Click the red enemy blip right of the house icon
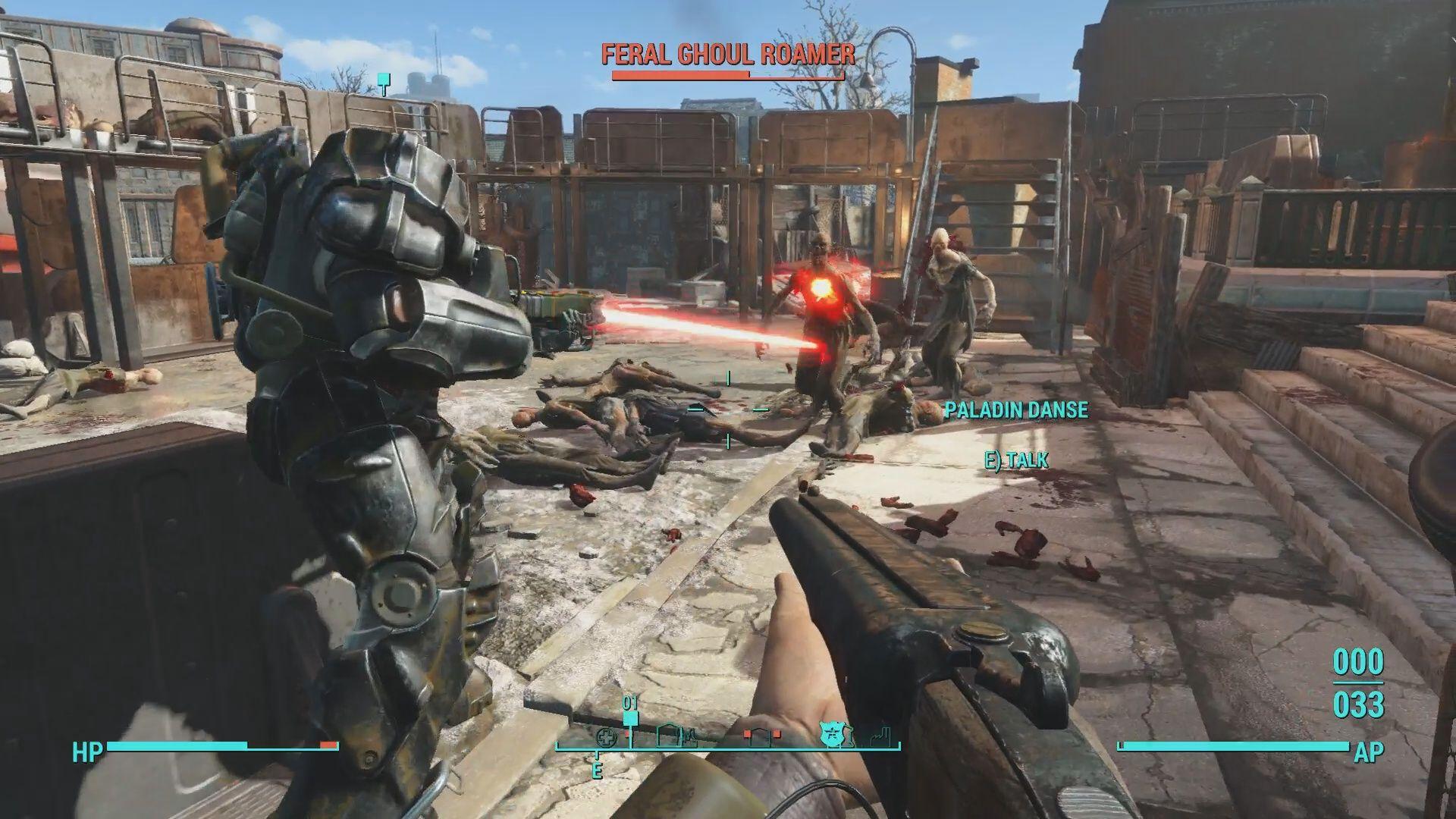Image resolution: width=1456 pixels, height=819 pixels. pyautogui.click(x=777, y=733)
